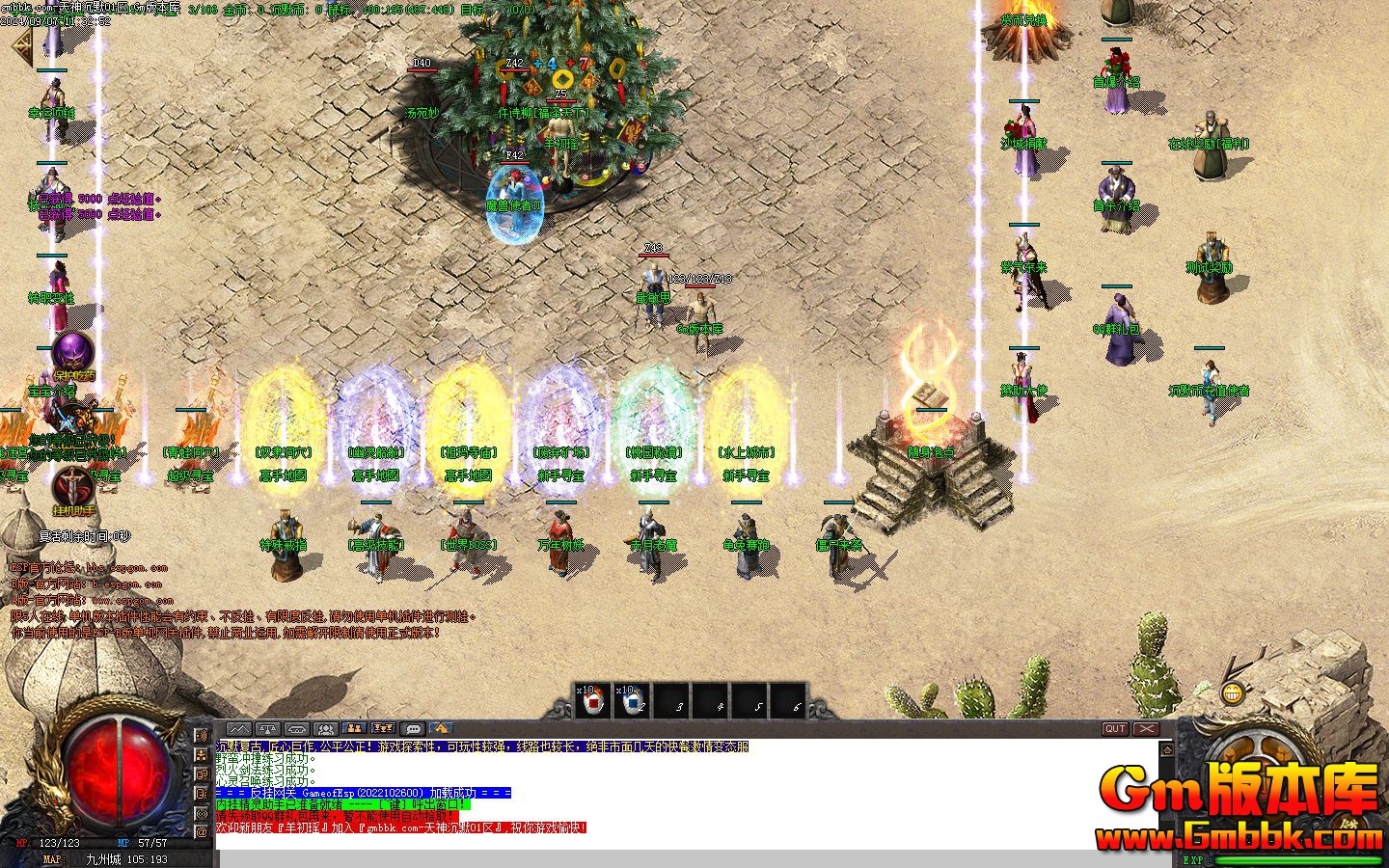Click the yellow smiley emote button

coord(1232,692)
